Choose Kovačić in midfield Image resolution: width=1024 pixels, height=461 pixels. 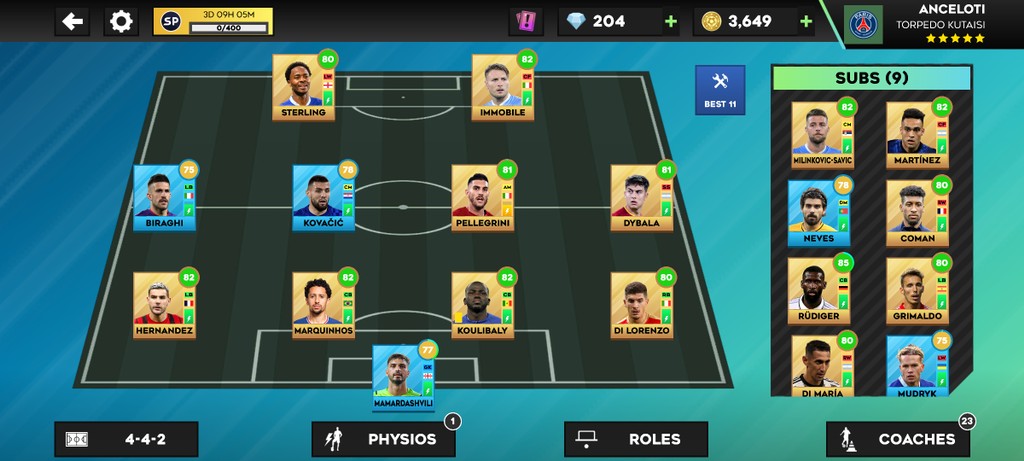point(323,197)
